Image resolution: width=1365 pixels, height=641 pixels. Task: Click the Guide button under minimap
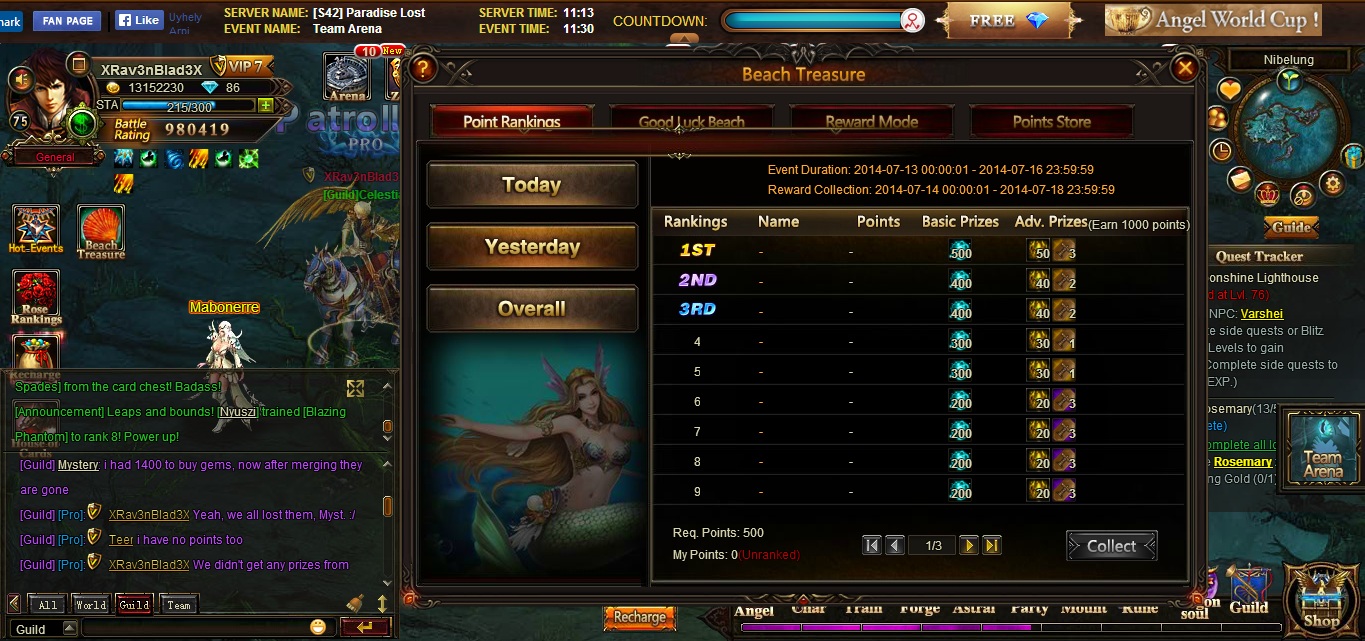click(1291, 227)
